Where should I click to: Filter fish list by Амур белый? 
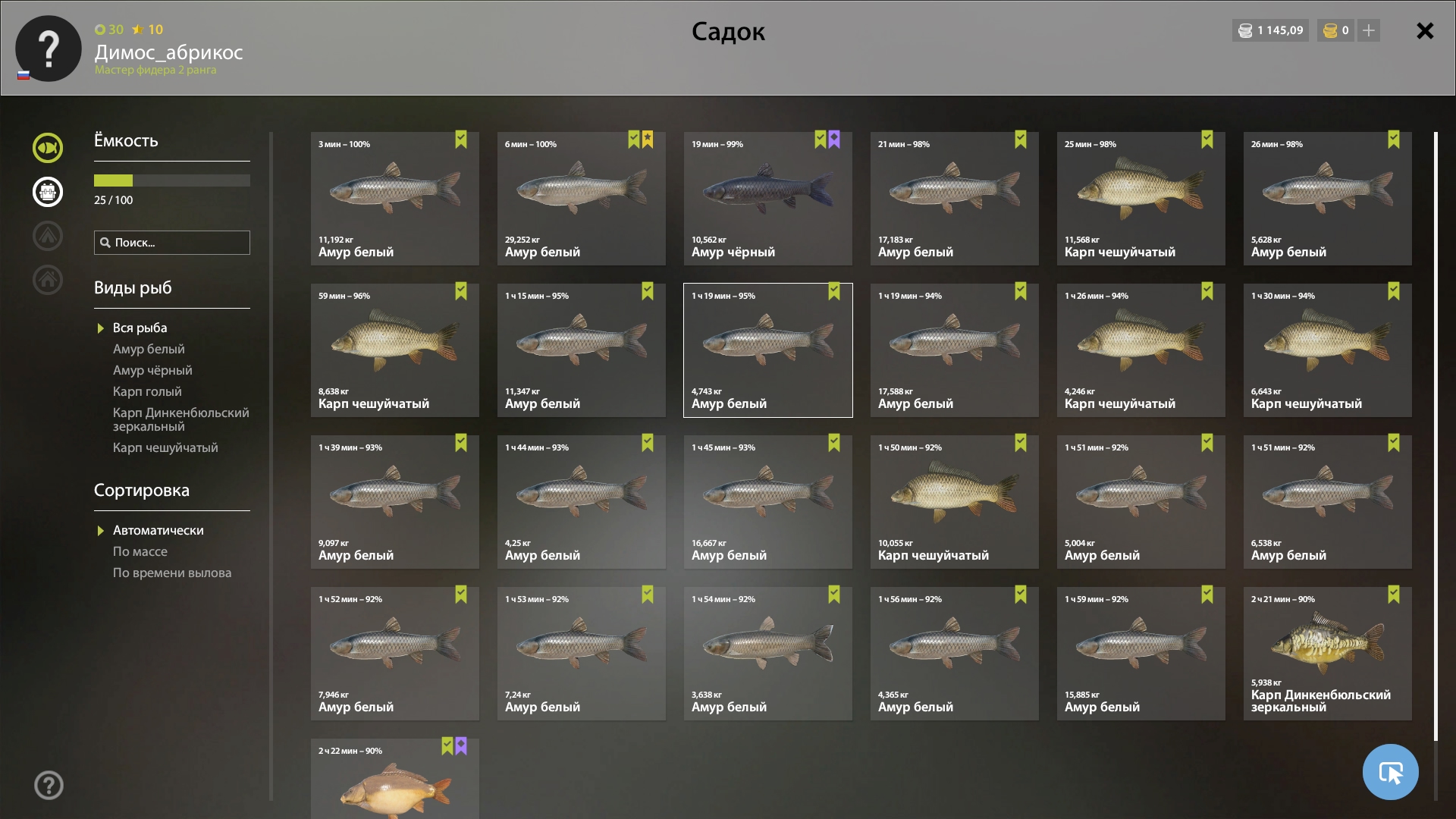149,349
